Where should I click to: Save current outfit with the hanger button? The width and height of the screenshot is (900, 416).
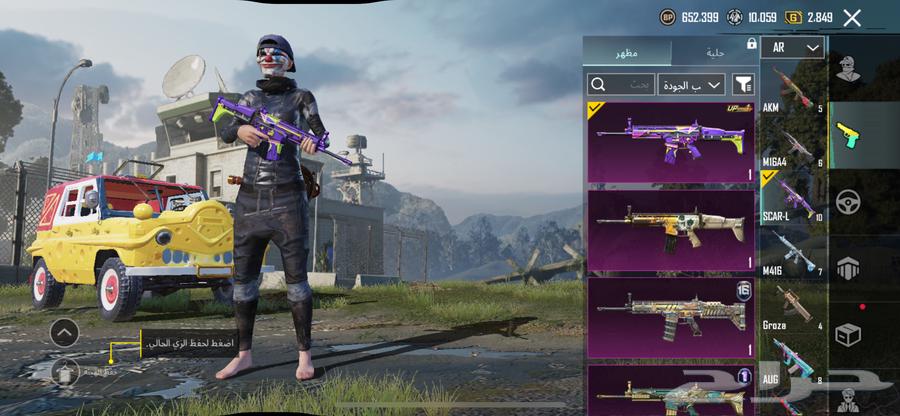coord(65,371)
